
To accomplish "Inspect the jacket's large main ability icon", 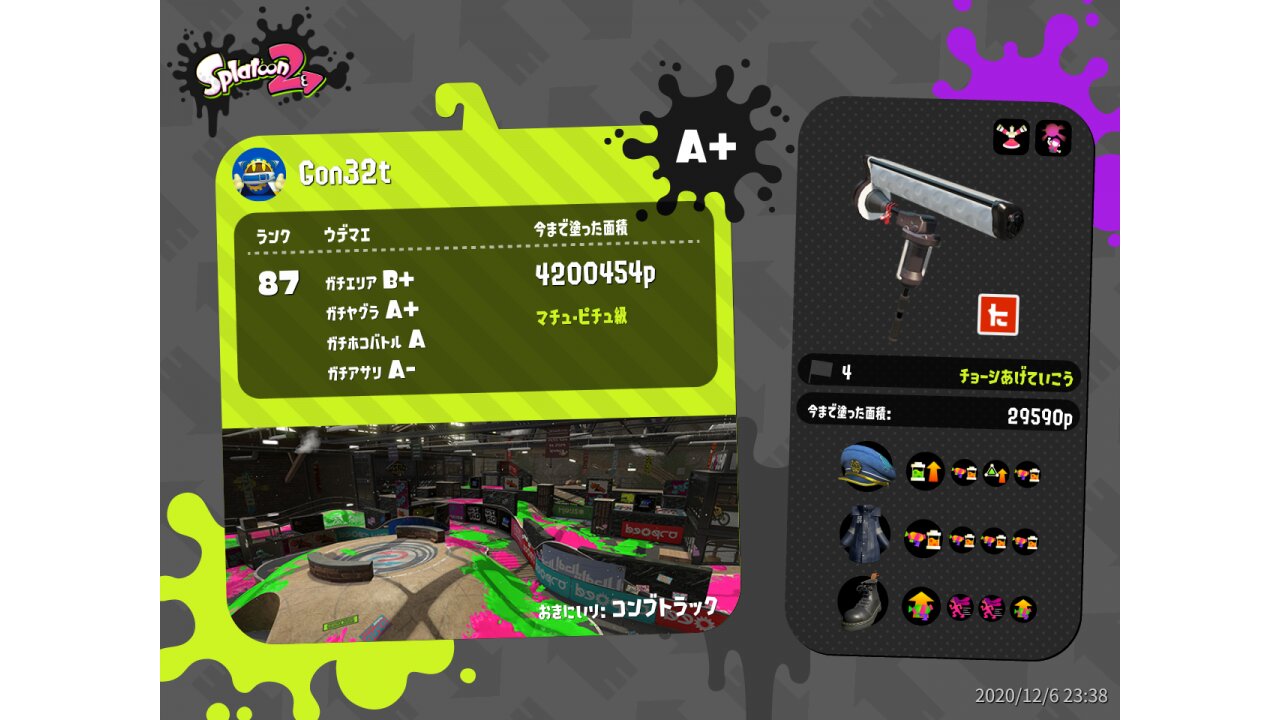I will coord(923,540).
